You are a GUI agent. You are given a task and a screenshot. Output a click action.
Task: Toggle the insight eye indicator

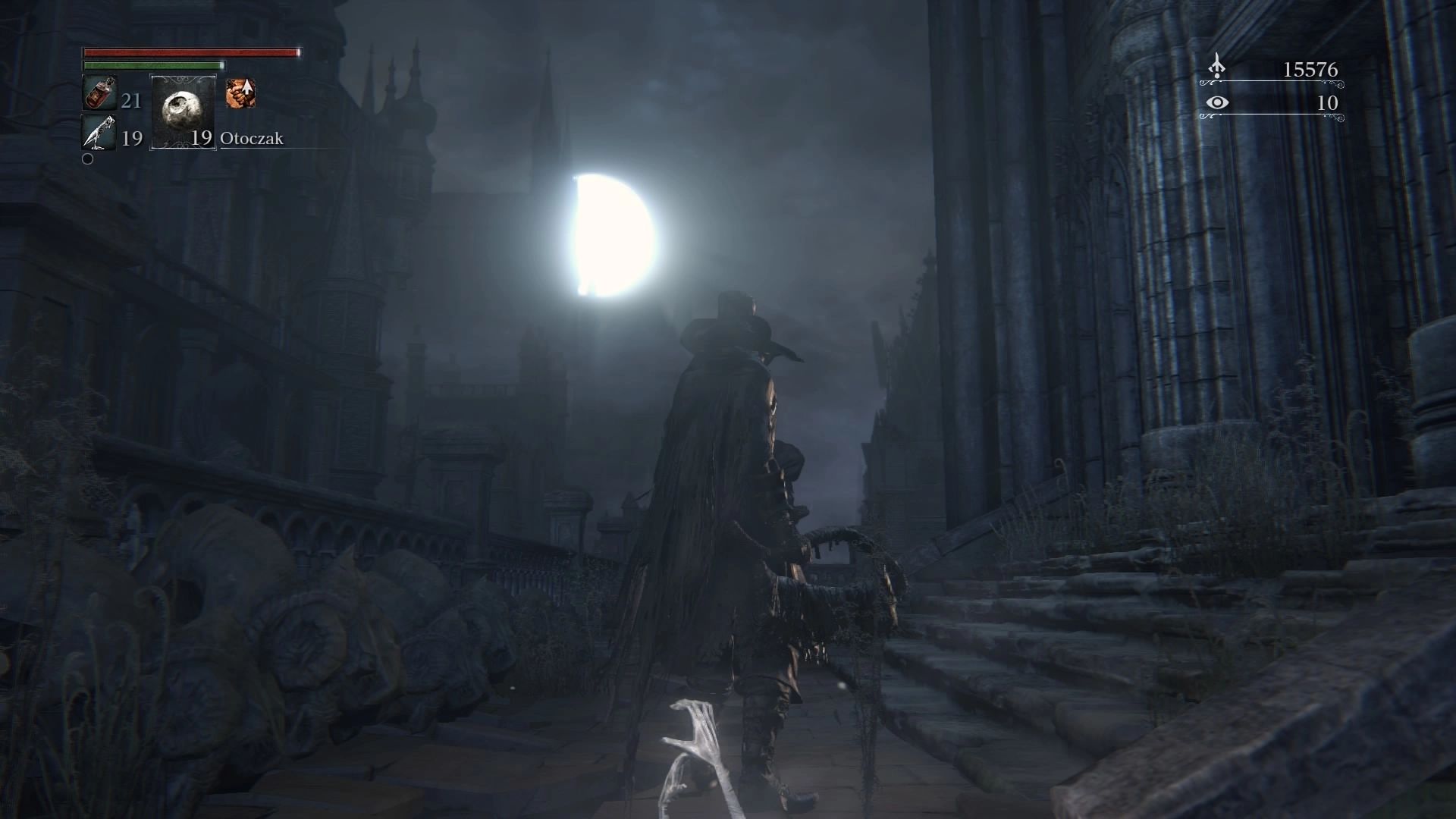coord(1216,104)
